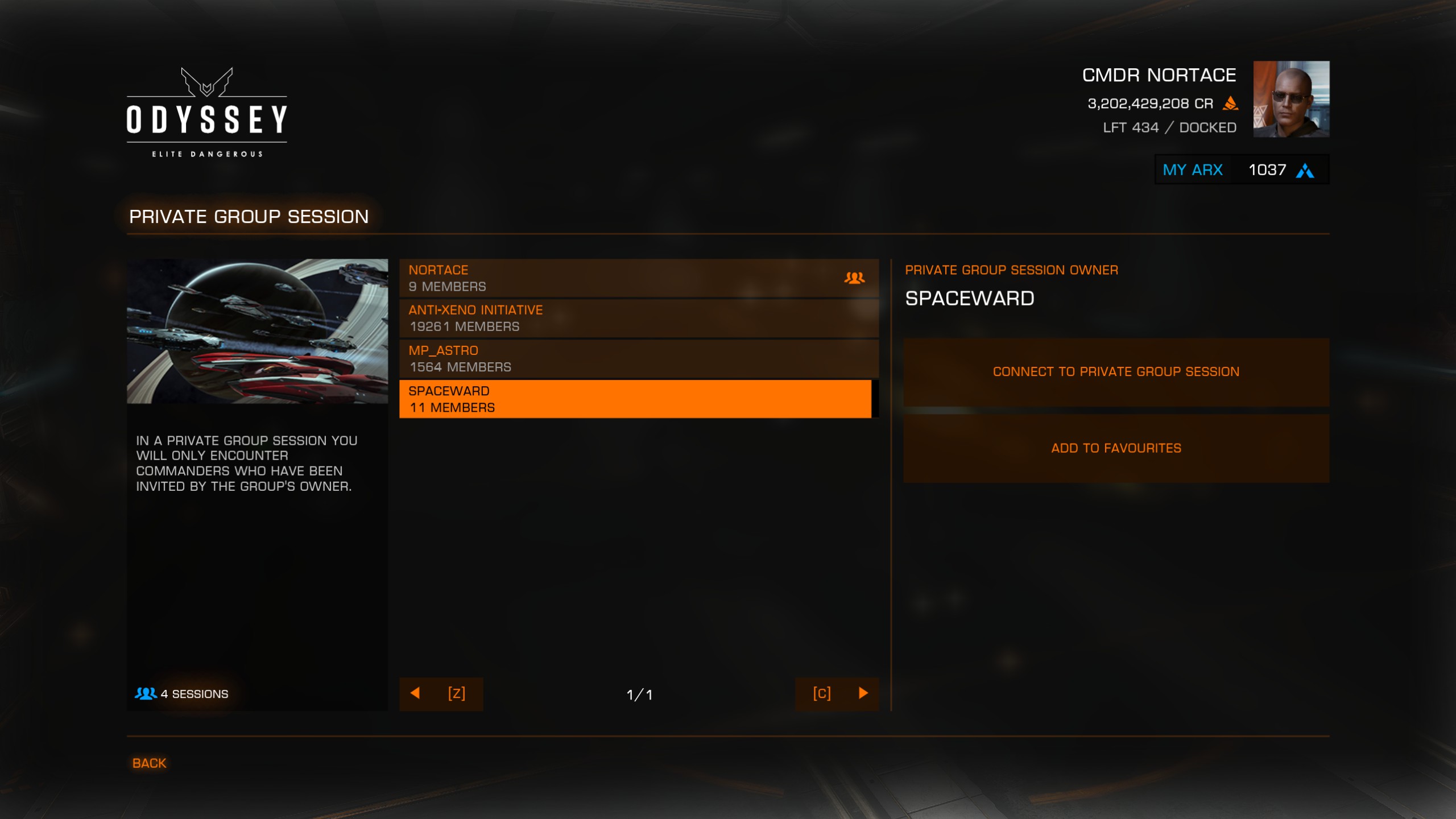Go to previous page of groups
This screenshot has height=819, width=1456.
441,693
